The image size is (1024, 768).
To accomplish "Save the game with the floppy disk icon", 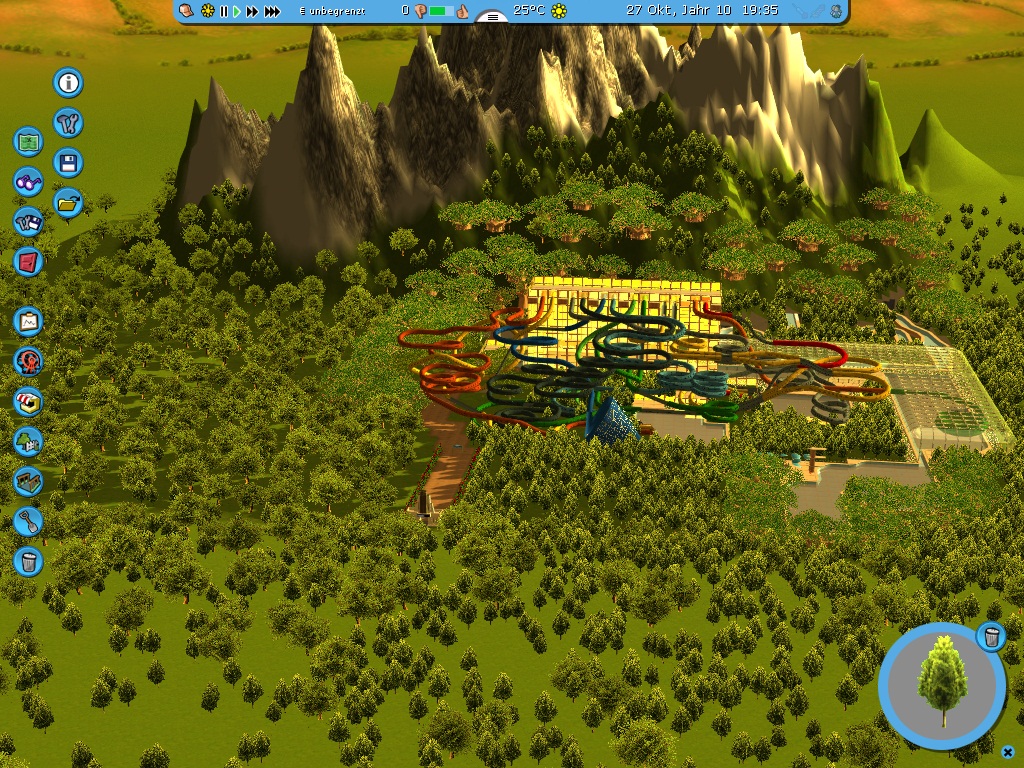I will (68, 163).
